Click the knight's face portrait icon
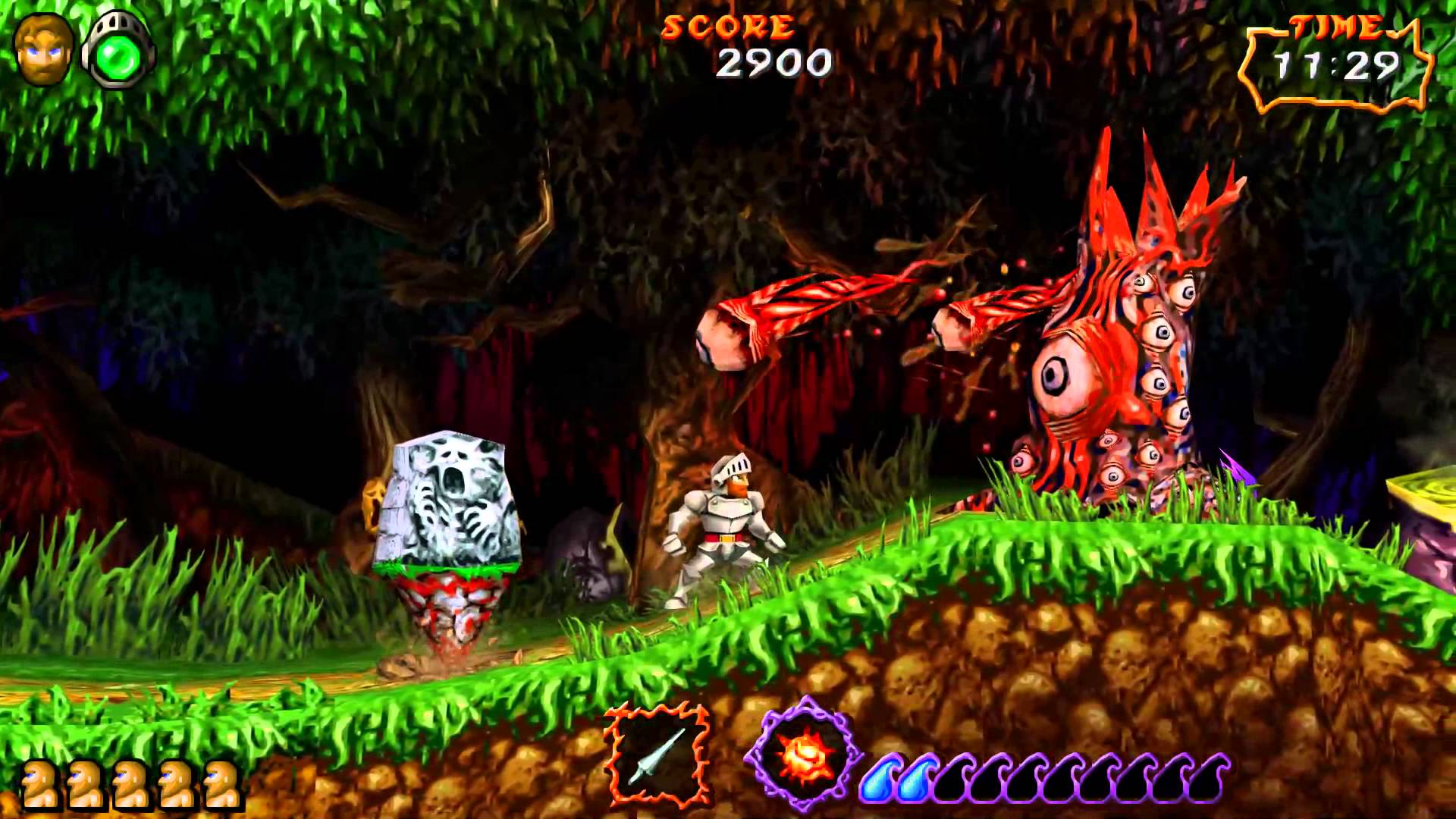Image resolution: width=1456 pixels, height=819 pixels. click(x=44, y=49)
